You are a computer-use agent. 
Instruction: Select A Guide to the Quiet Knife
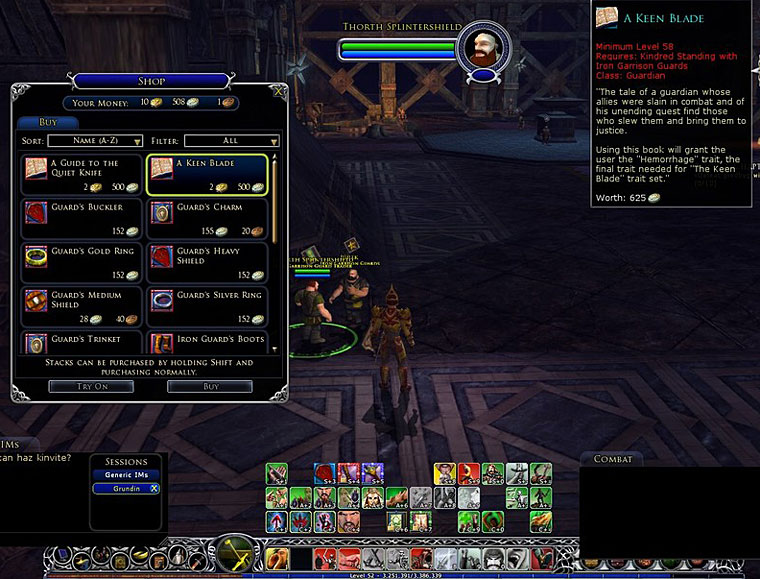[82, 174]
